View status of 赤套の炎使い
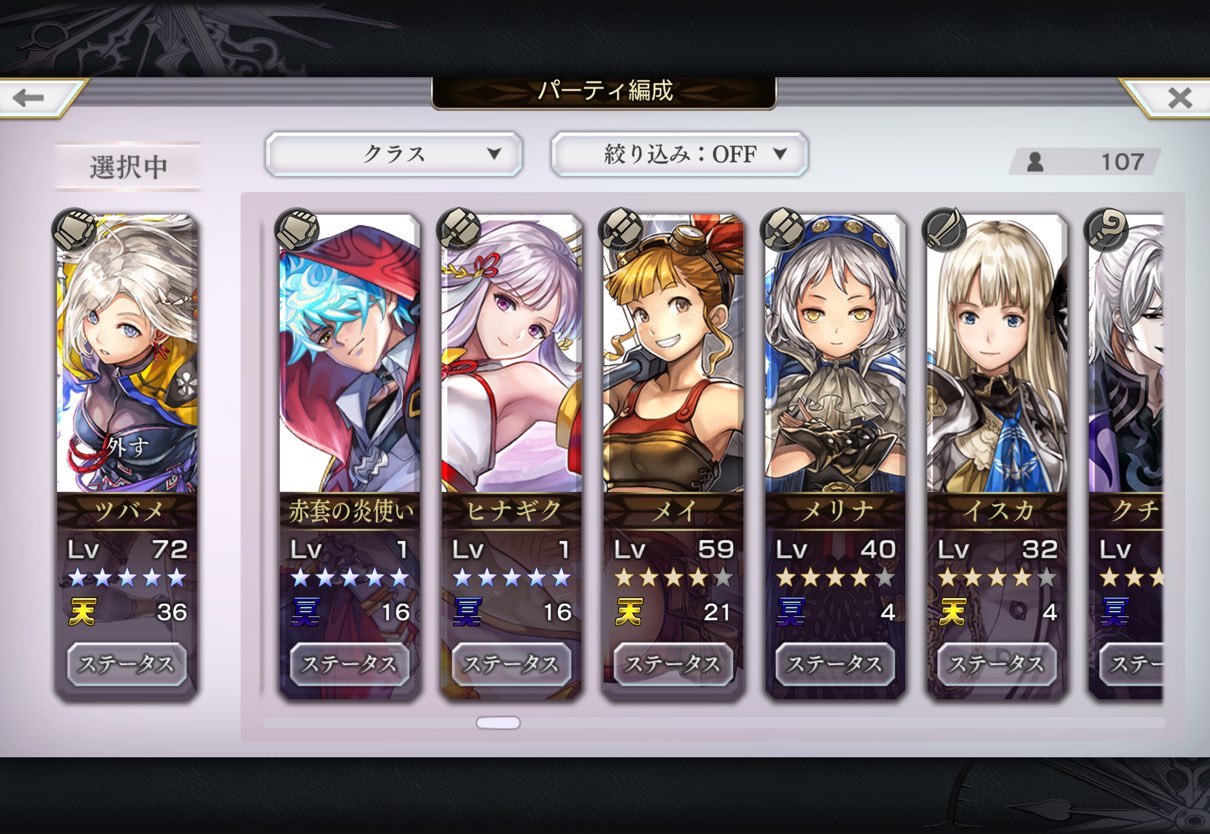The height and width of the screenshot is (834, 1210). pyautogui.click(x=349, y=664)
